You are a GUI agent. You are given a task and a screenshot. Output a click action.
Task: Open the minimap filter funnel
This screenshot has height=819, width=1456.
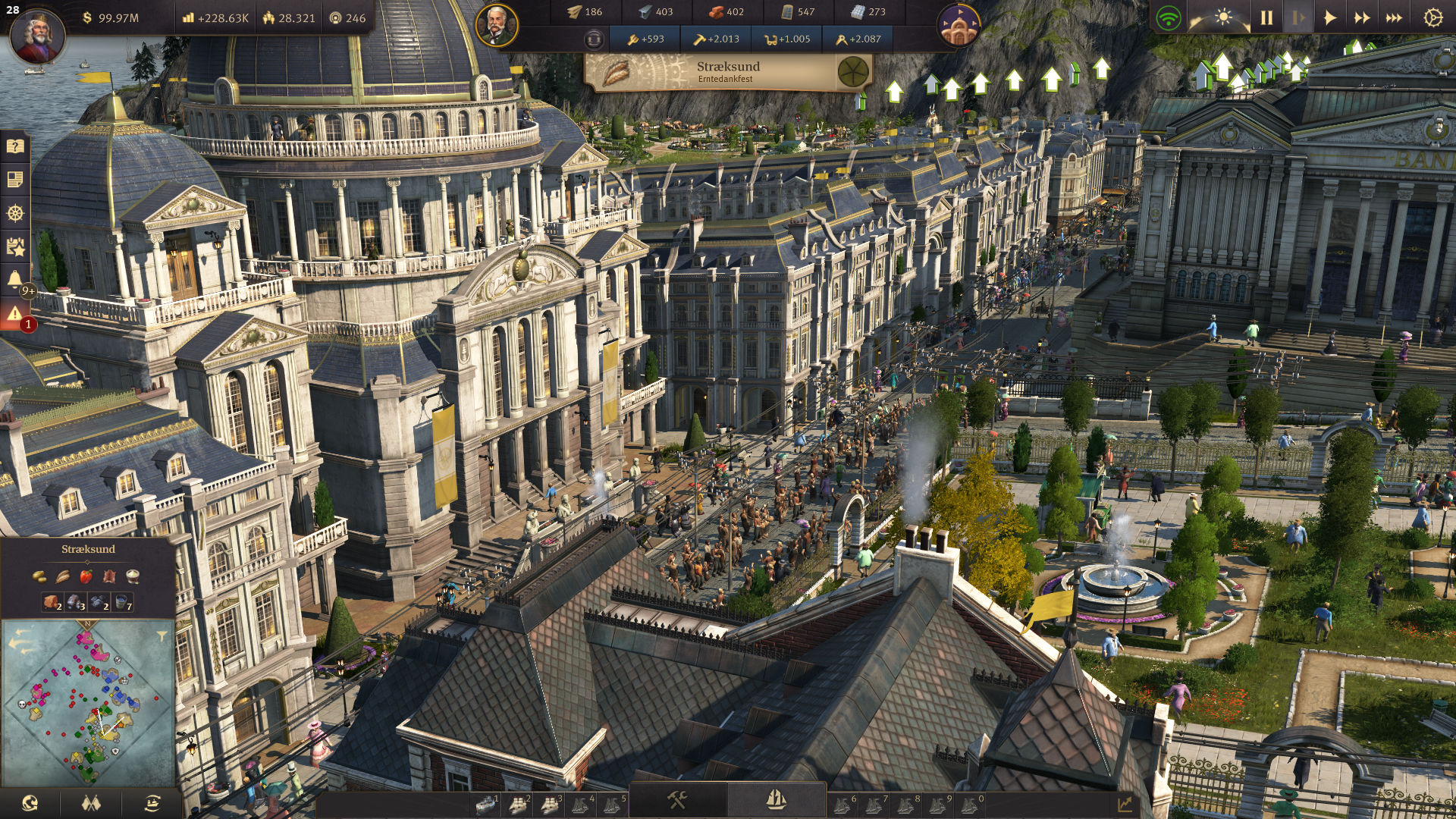(x=162, y=636)
